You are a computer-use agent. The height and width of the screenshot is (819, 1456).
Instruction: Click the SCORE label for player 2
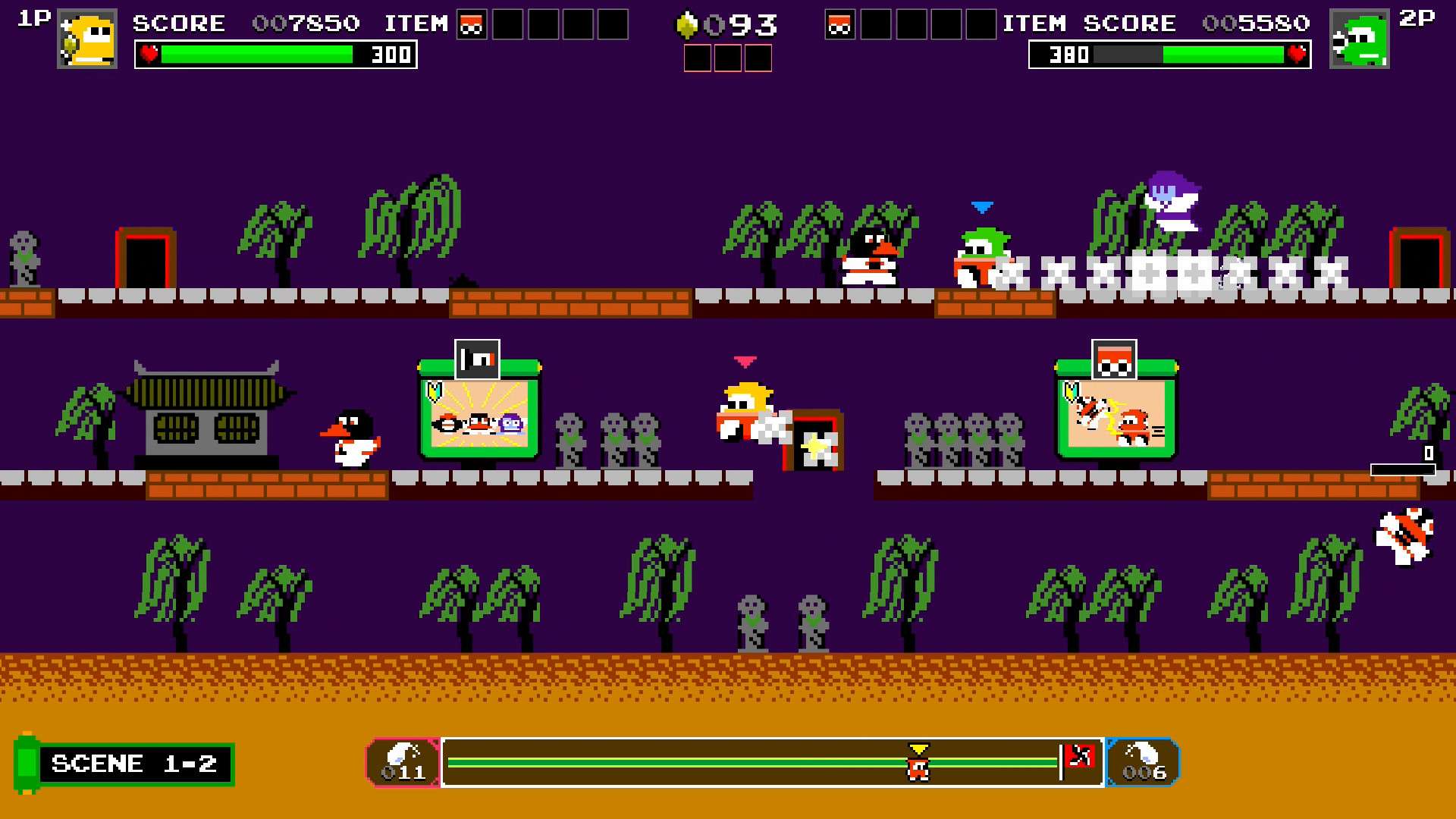coord(1129,23)
